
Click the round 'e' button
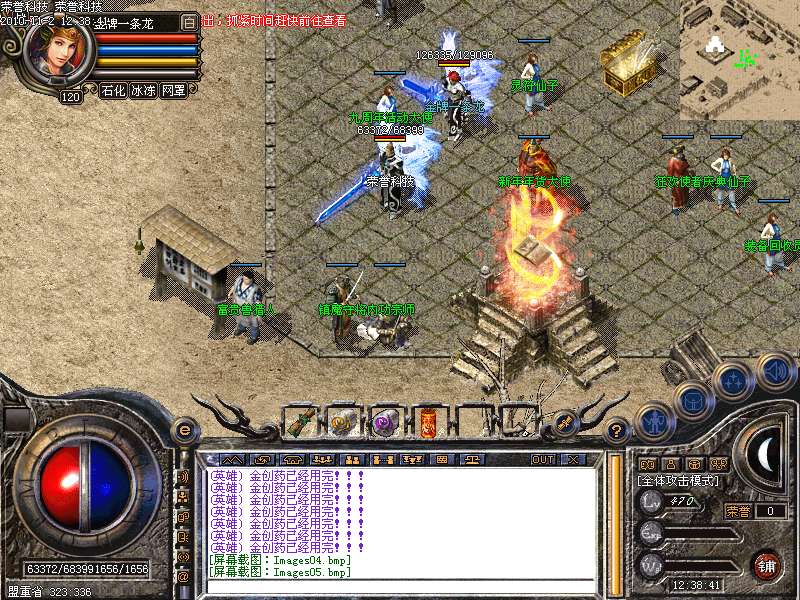(183, 430)
